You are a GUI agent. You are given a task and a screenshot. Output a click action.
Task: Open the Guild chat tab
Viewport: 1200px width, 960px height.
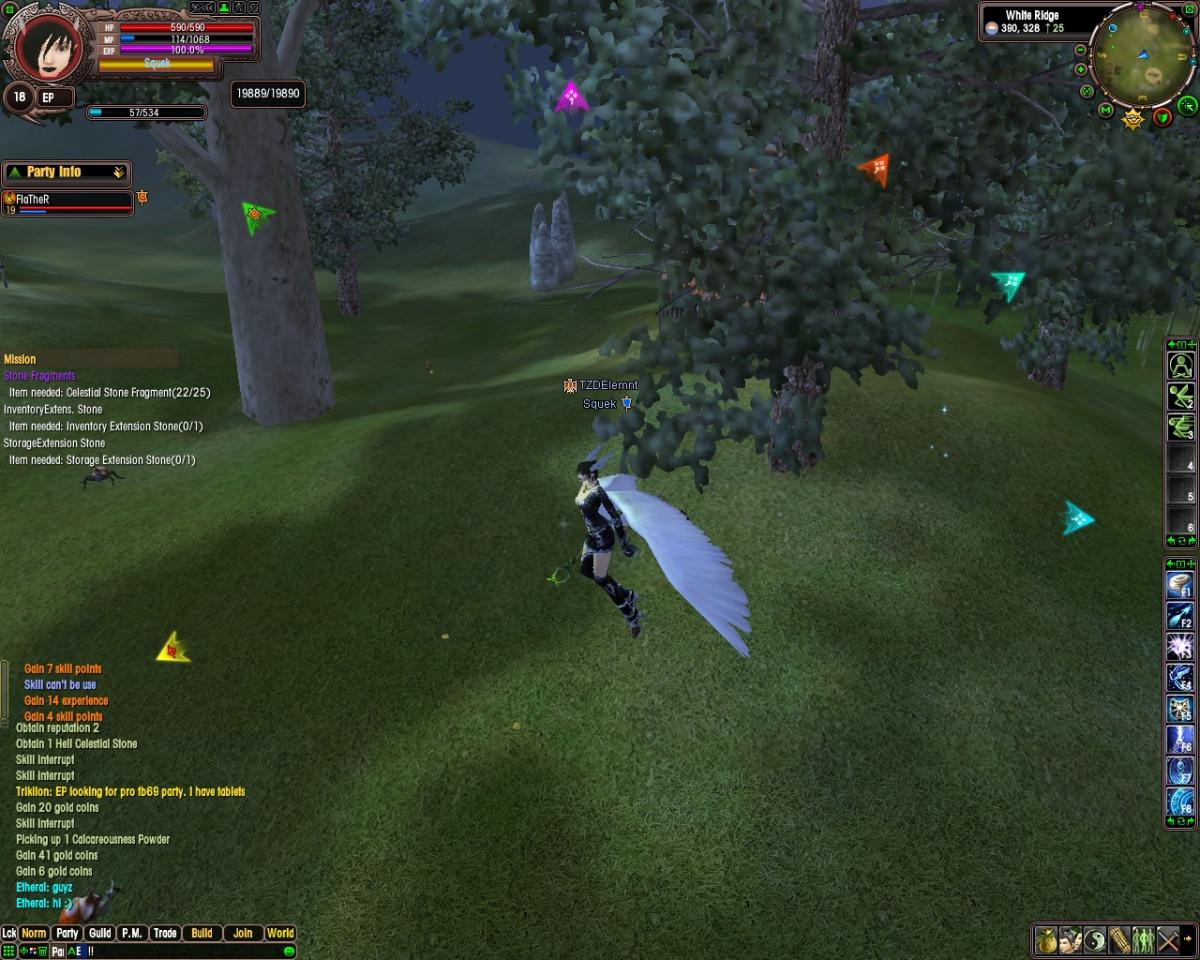[x=100, y=933]
